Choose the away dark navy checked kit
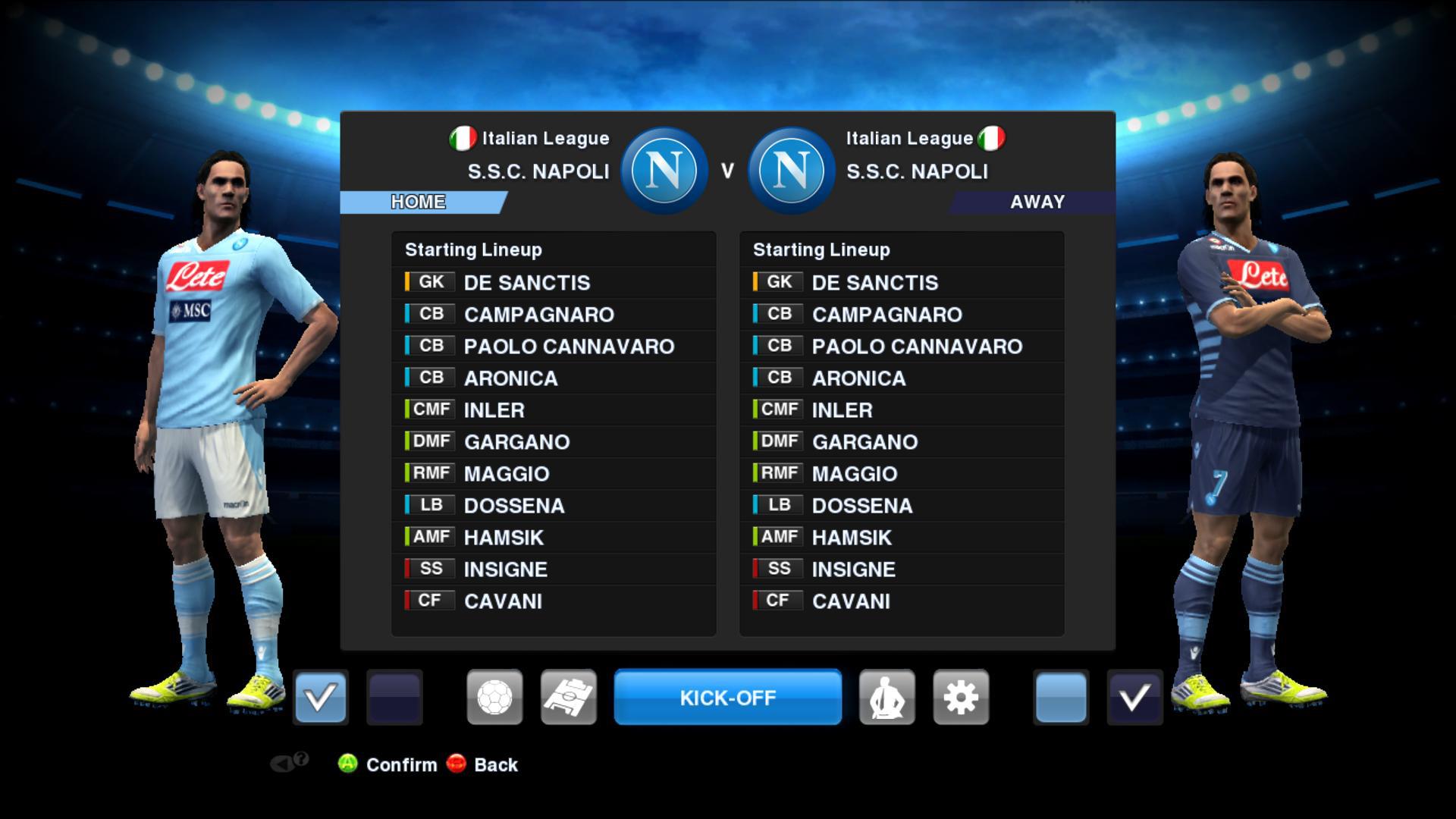 point(1134,697)
